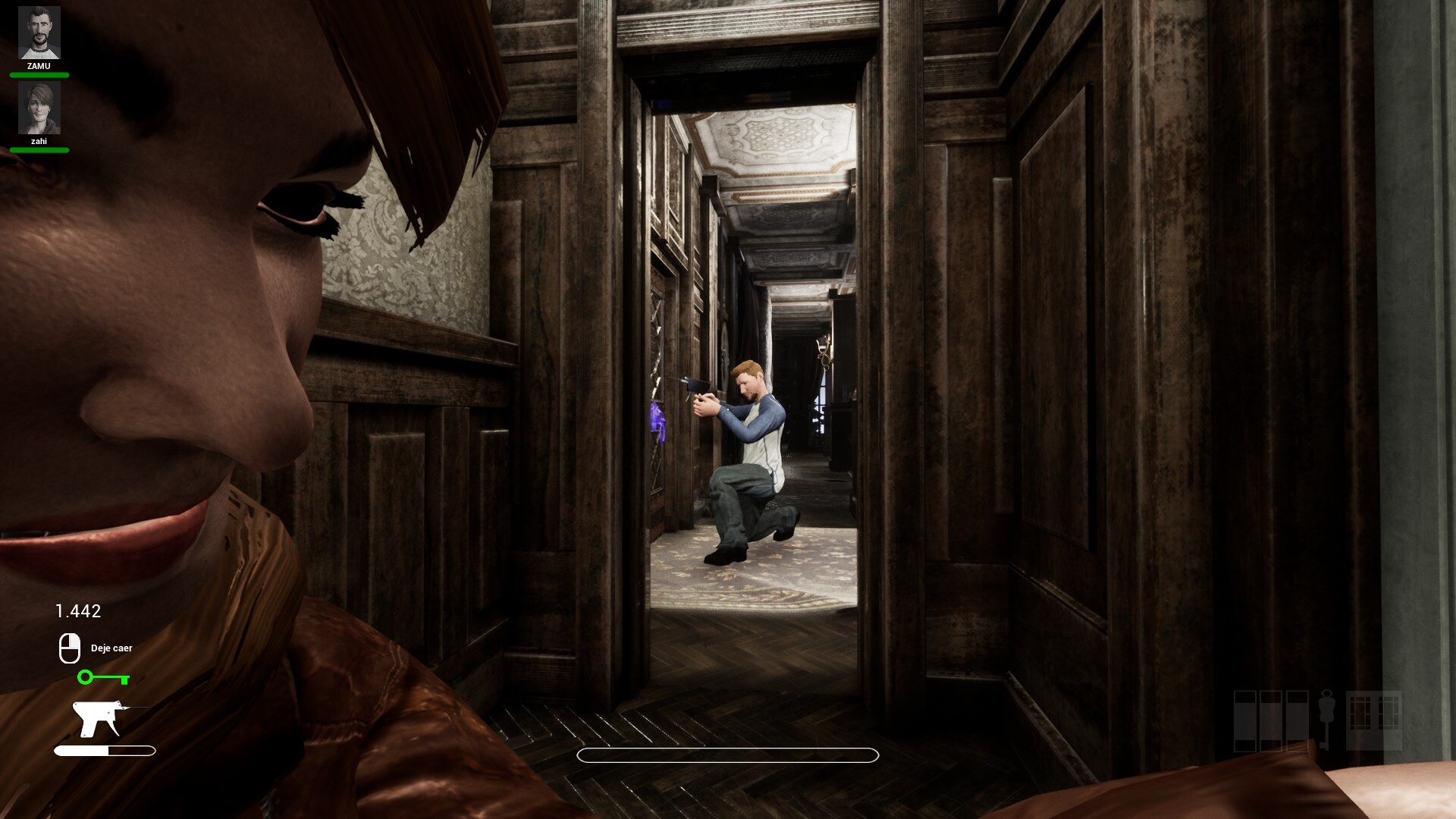This screenshot has width=1456, height=819.
Task: Choose the lockpick gun tool icon
Action: [x=99, y=718]
